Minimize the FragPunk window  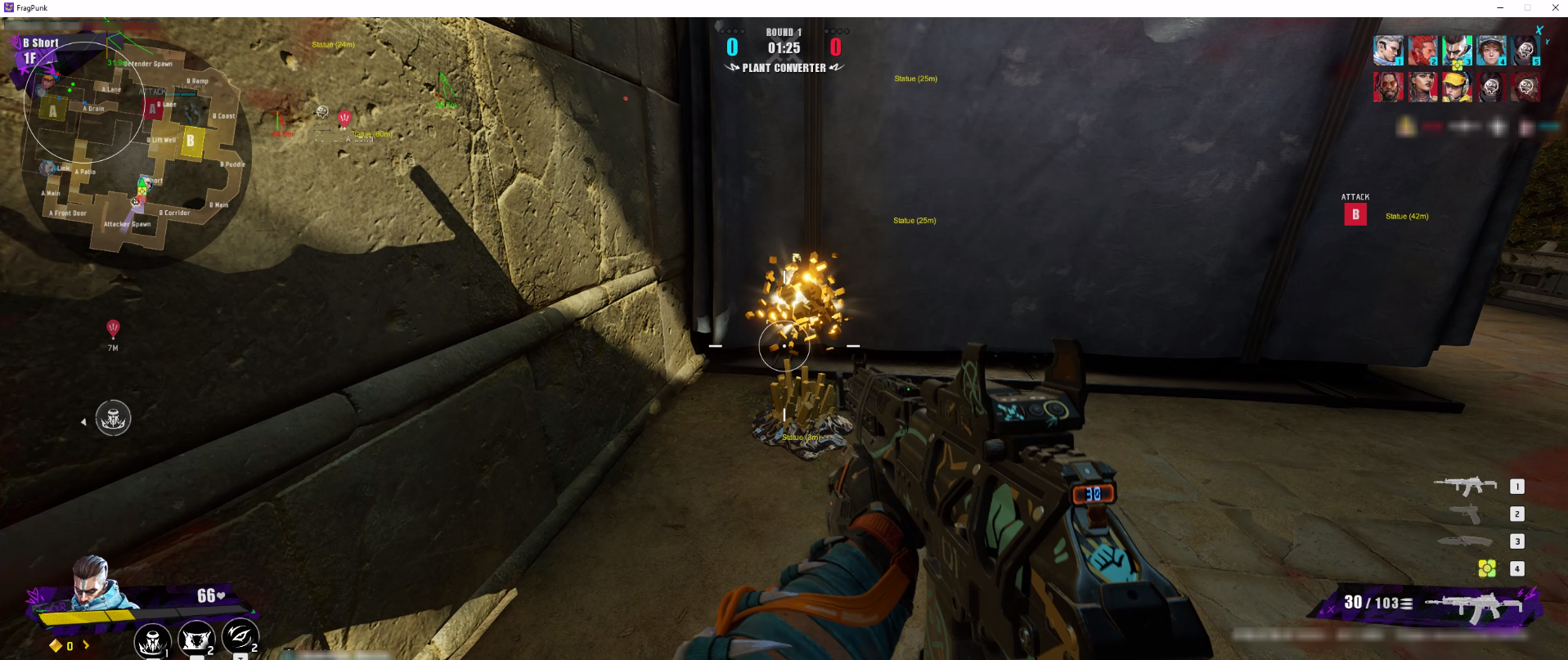pos(1500,7)
